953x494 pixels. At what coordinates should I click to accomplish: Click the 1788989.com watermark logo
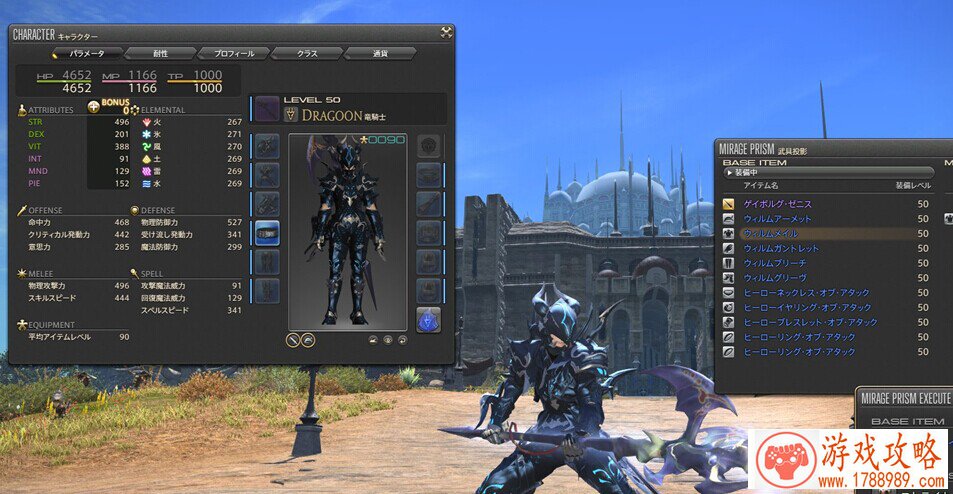click(x=848, y=460)
